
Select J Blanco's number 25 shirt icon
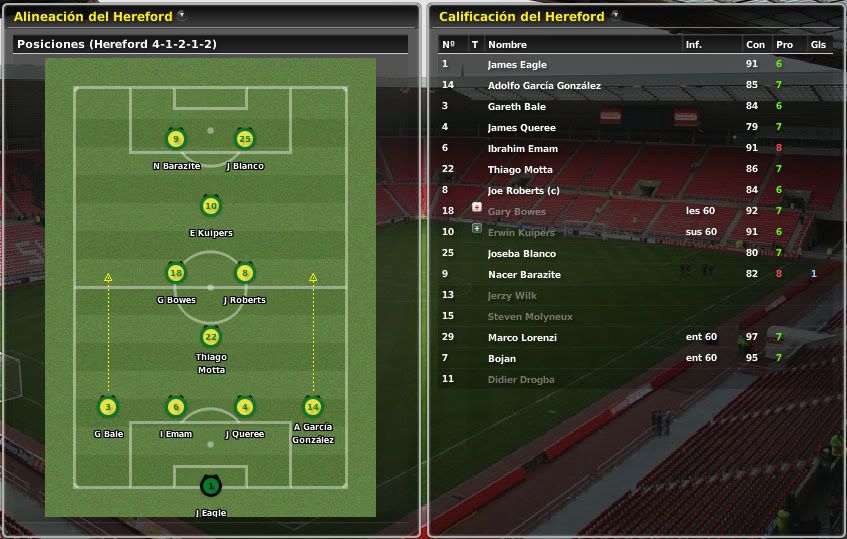point(244,139)
